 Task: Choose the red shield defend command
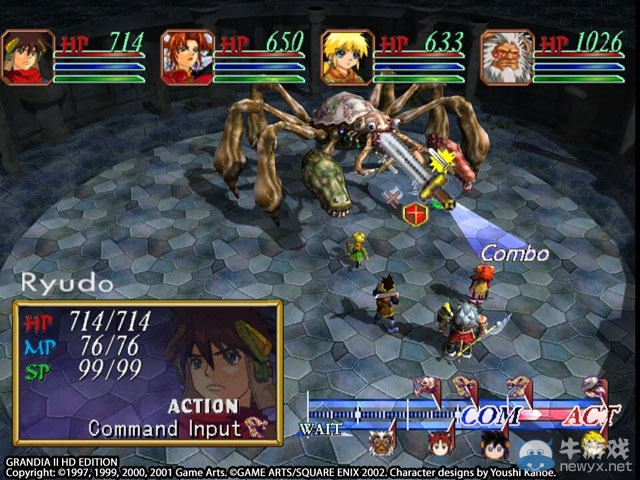click(x=413, y=213)
